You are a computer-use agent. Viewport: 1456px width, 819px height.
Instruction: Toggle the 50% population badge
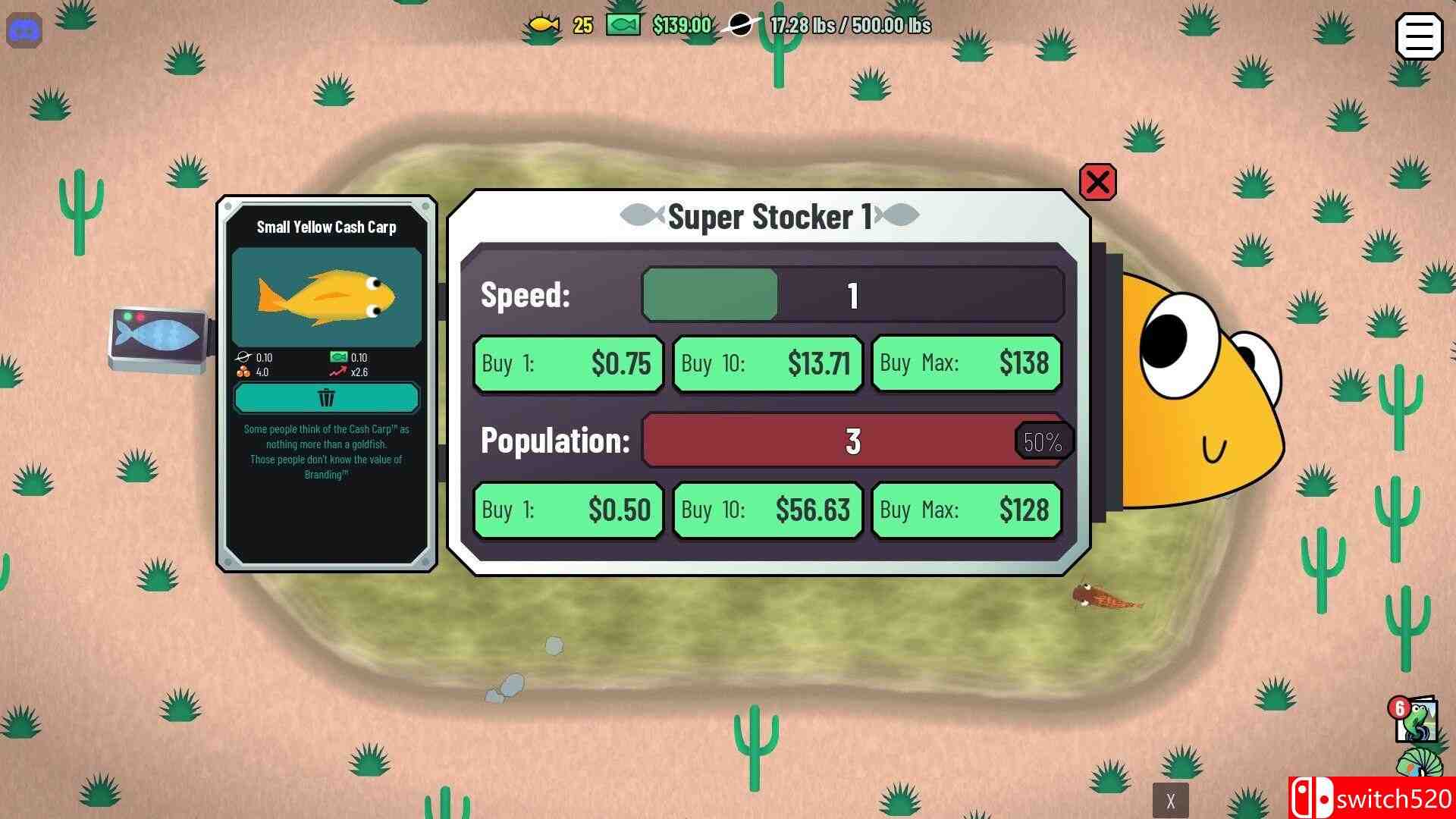(1043, 441)
